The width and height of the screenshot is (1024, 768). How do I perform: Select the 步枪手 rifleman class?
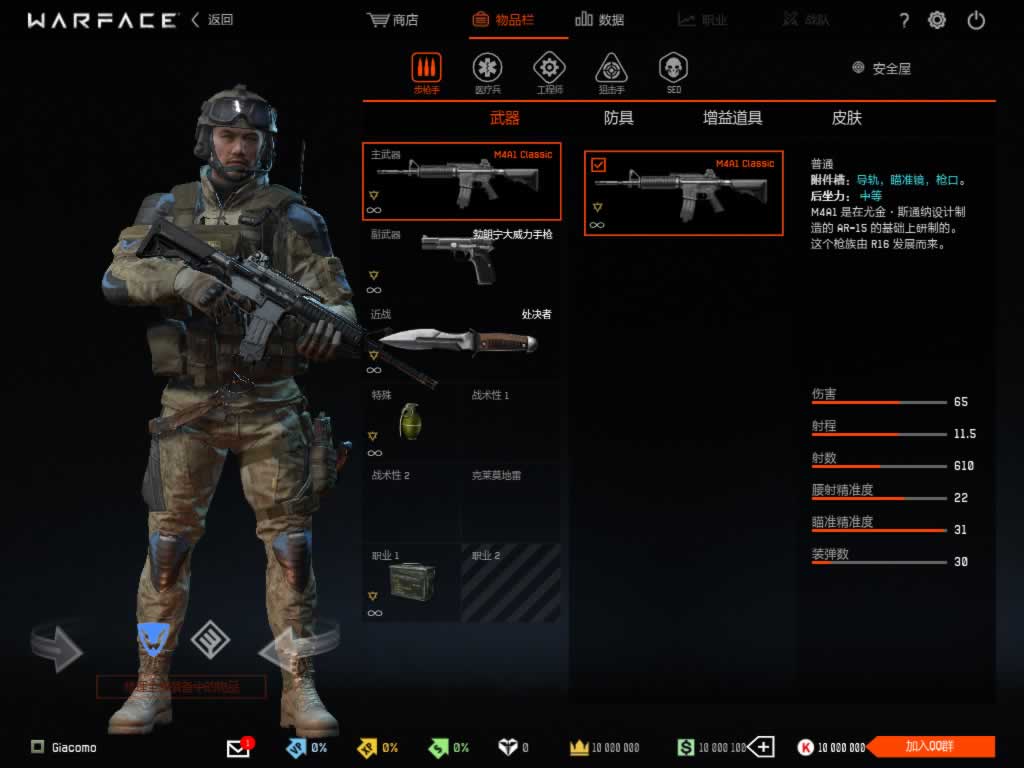click(426, 70)
